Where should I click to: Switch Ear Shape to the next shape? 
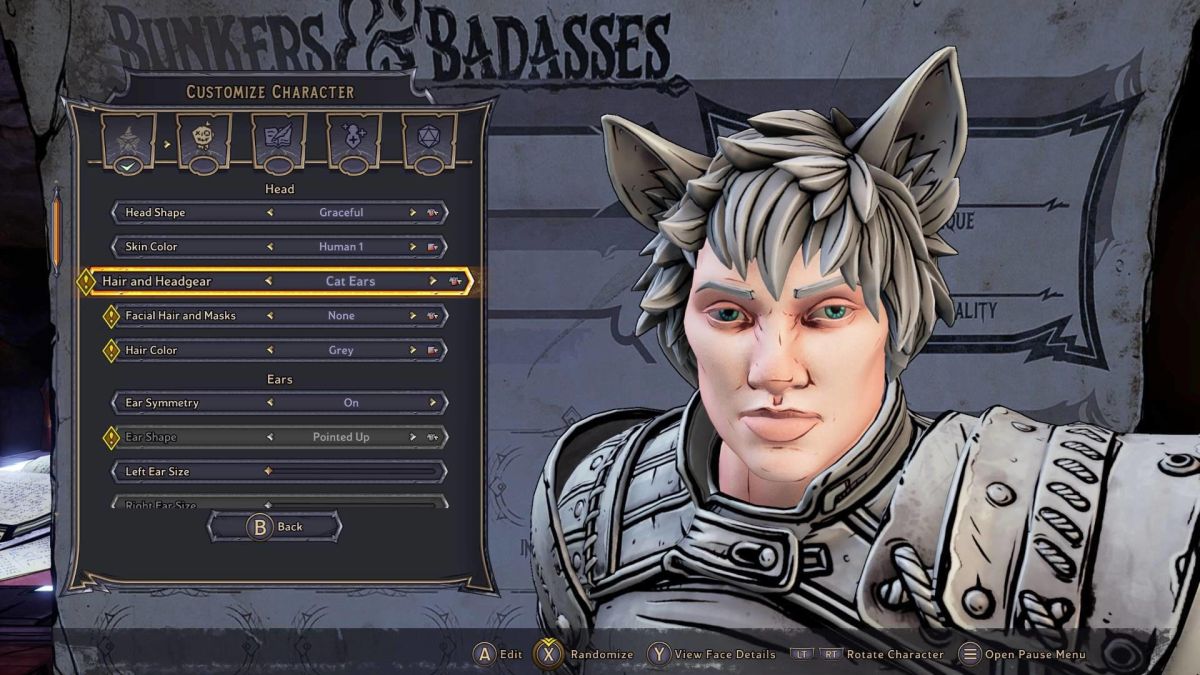tap(412, 437)
